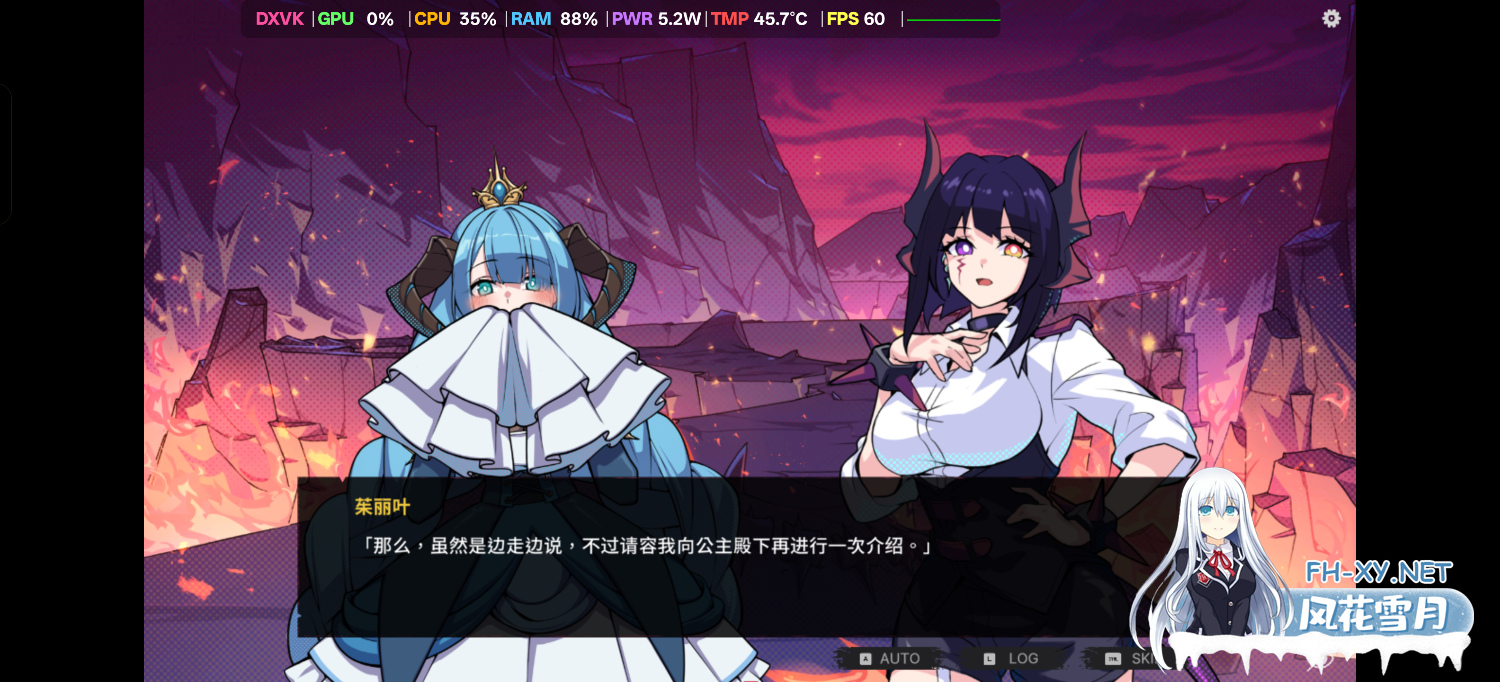
Task: Skip dialogue with the SKIP button
Action: point(1130,658)
